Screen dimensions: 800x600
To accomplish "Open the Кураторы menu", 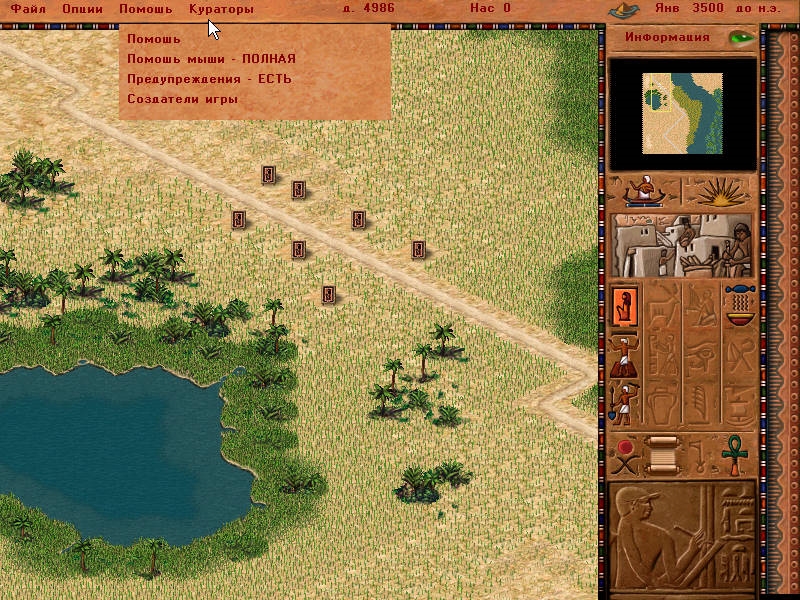I will [x=221, y=8].
